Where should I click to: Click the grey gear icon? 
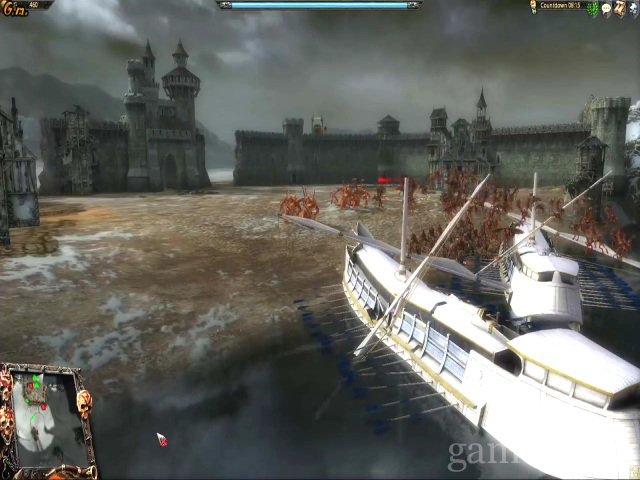[632, 8]
